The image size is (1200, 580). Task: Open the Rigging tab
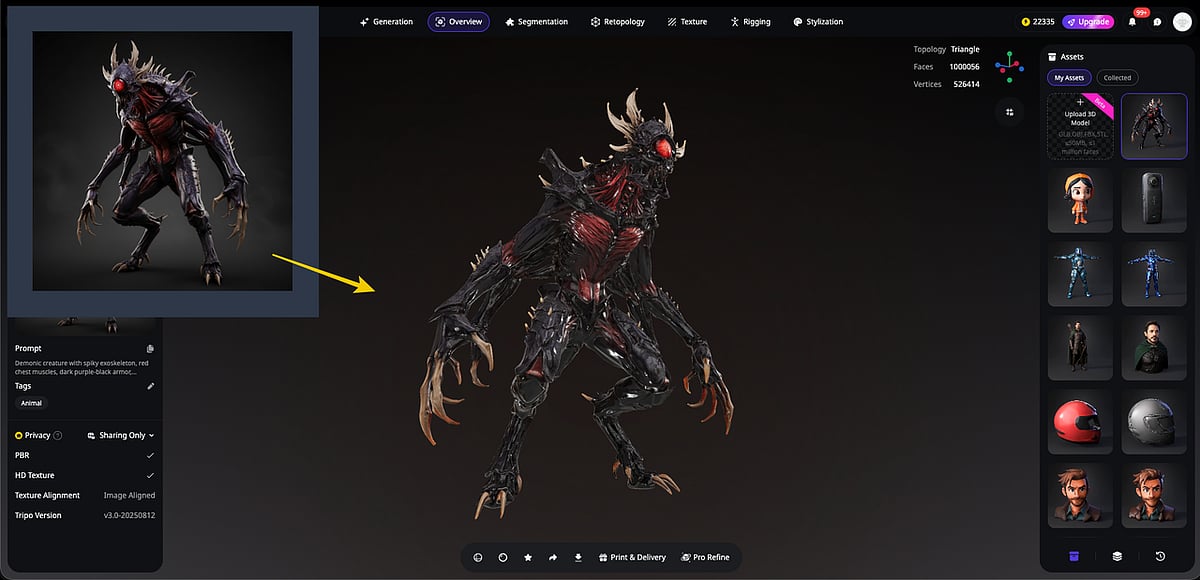pos(750,22)
